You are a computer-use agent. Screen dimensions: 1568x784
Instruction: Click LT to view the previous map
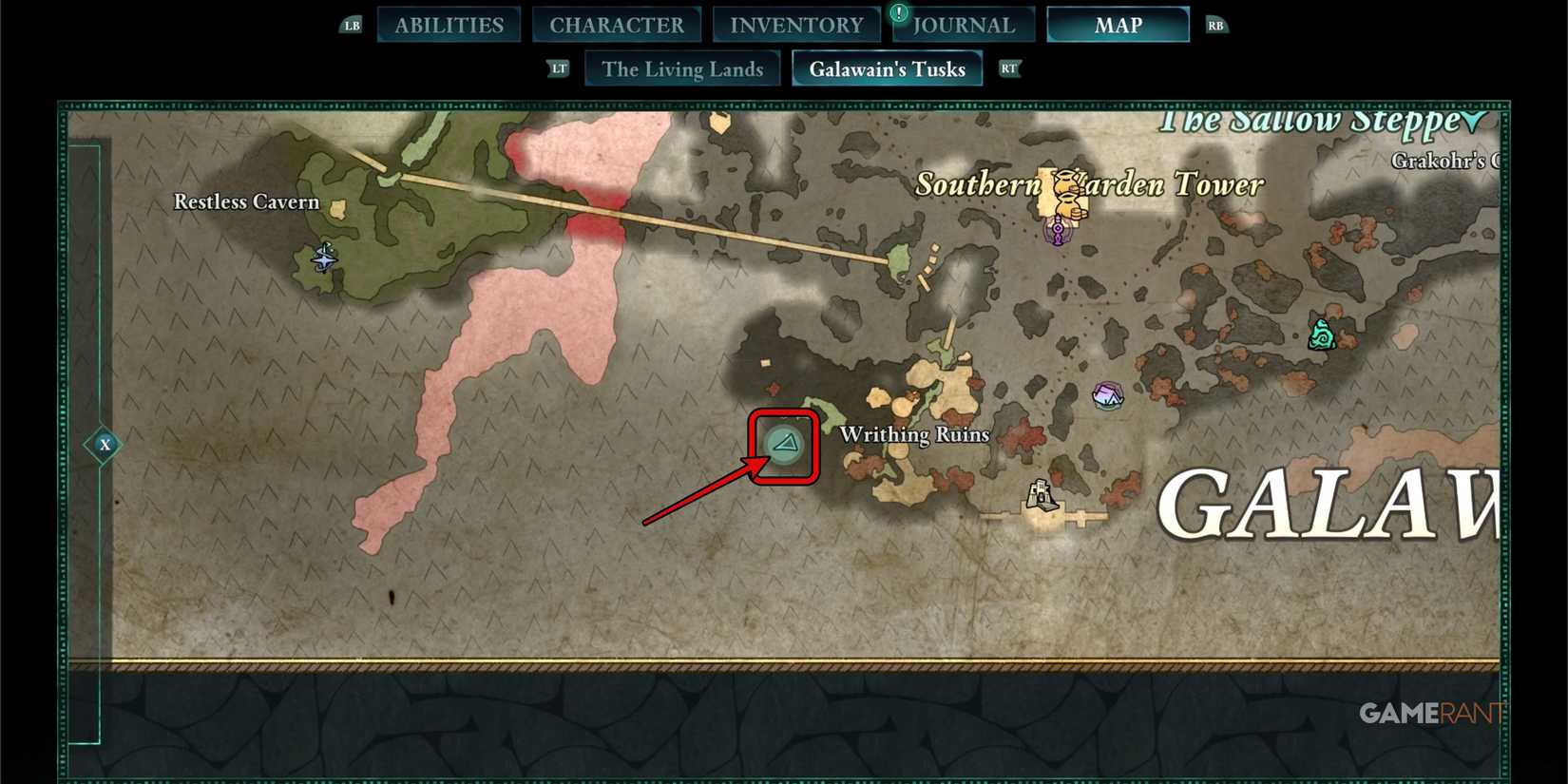[x=559, y=68]
